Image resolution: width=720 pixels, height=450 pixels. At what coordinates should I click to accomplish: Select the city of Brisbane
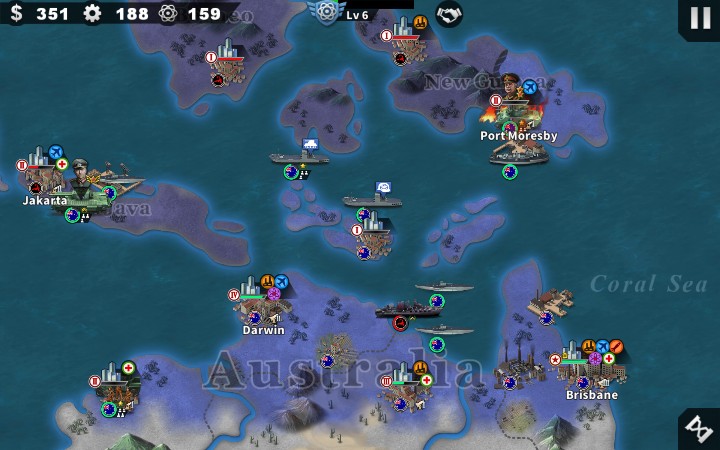tap(590, 371)
